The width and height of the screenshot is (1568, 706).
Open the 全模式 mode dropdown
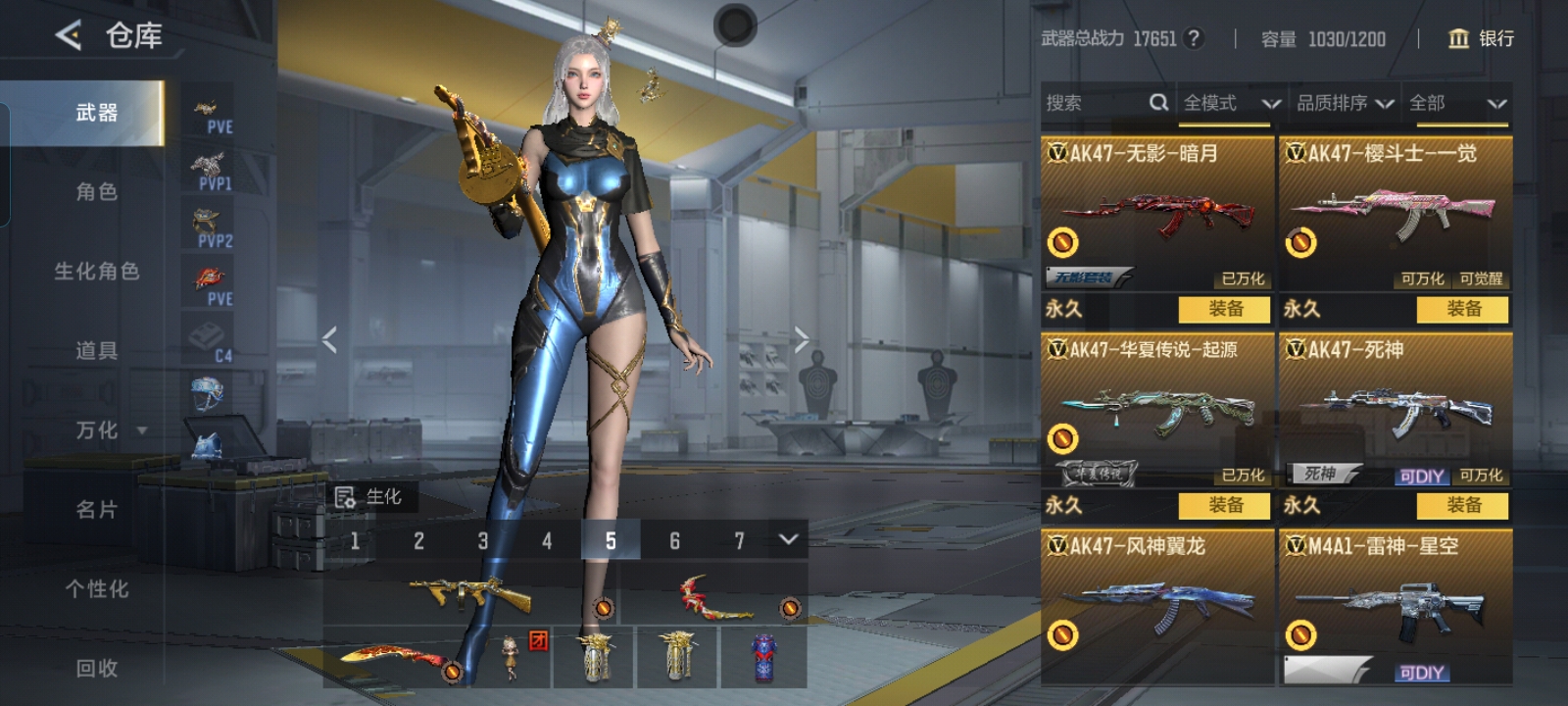[1231, 103]
